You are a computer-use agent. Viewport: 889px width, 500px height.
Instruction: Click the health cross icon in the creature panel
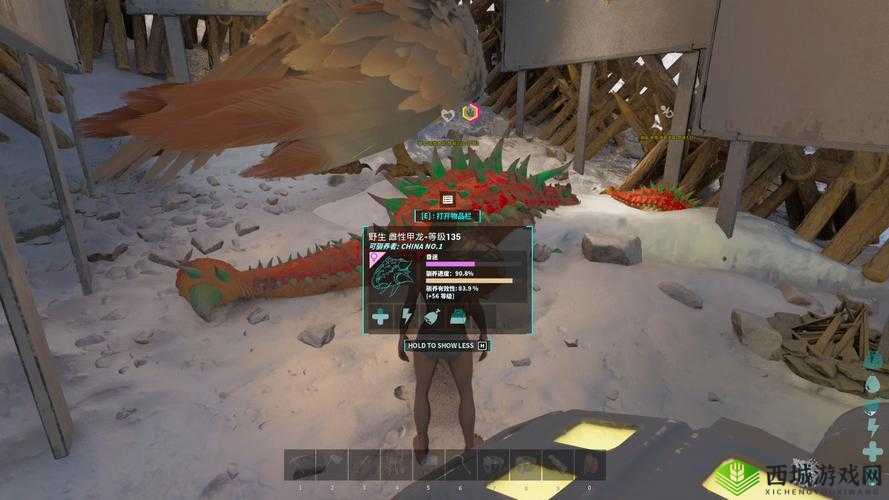click(x=381, y=318)
